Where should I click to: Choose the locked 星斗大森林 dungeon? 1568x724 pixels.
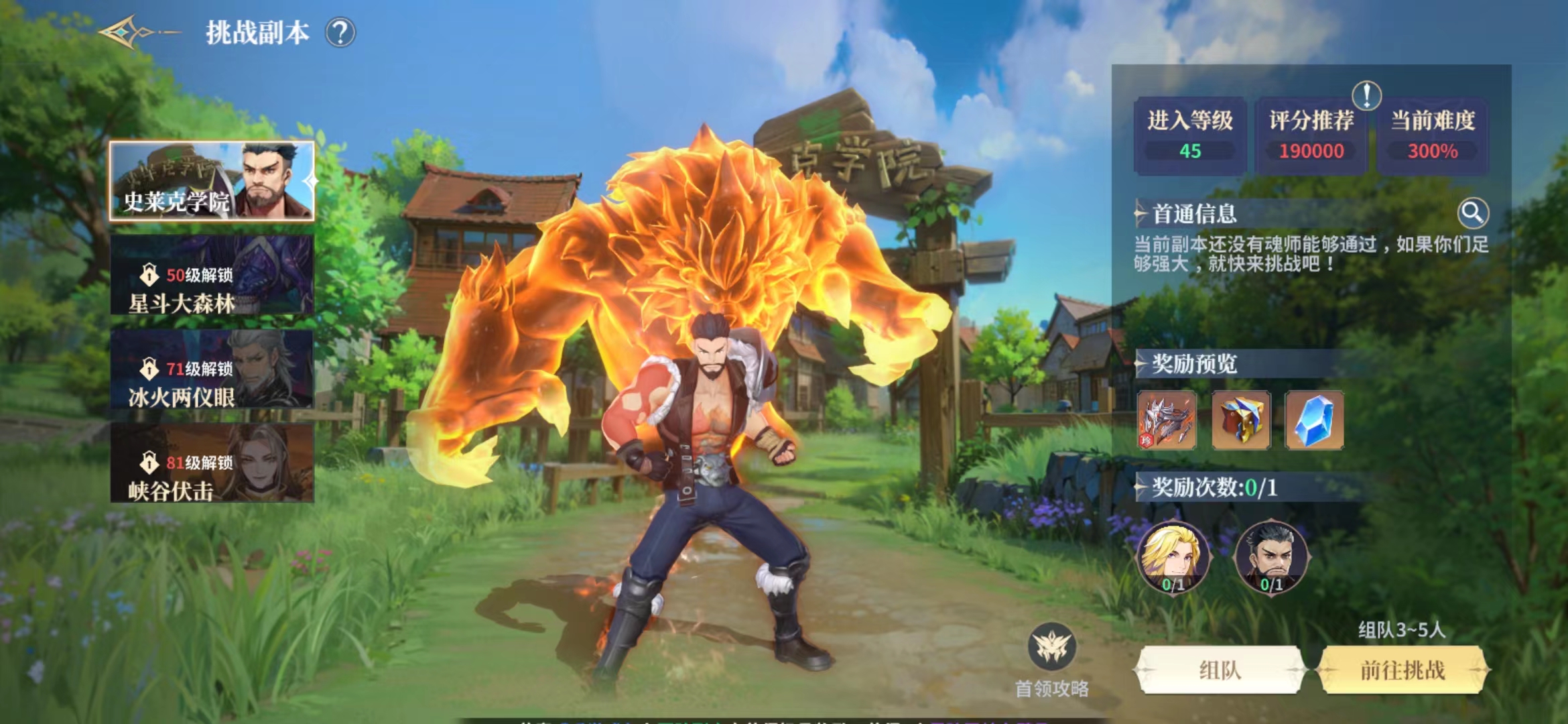(x=212, y=275)
